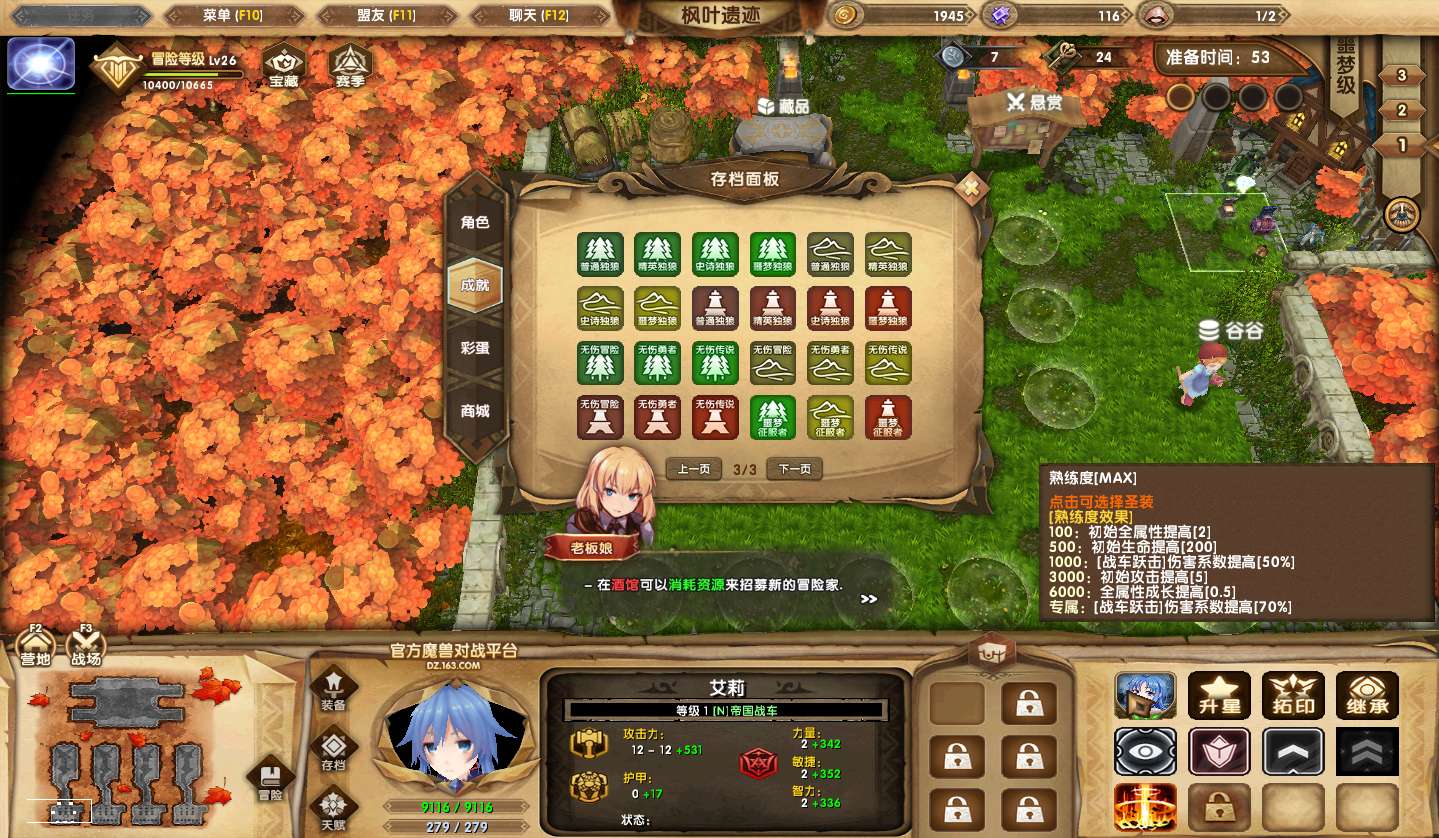The image size is (1439, 838).
Task: Open the 彩蛋 tab
Action: tap(475, 348)
